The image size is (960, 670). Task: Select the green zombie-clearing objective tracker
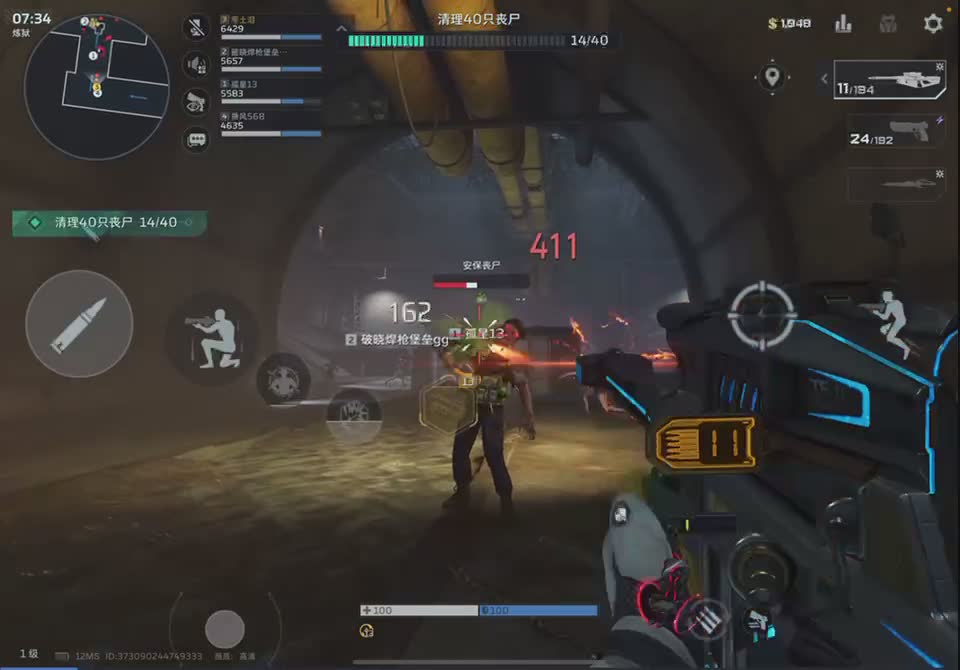pos(108,222)
